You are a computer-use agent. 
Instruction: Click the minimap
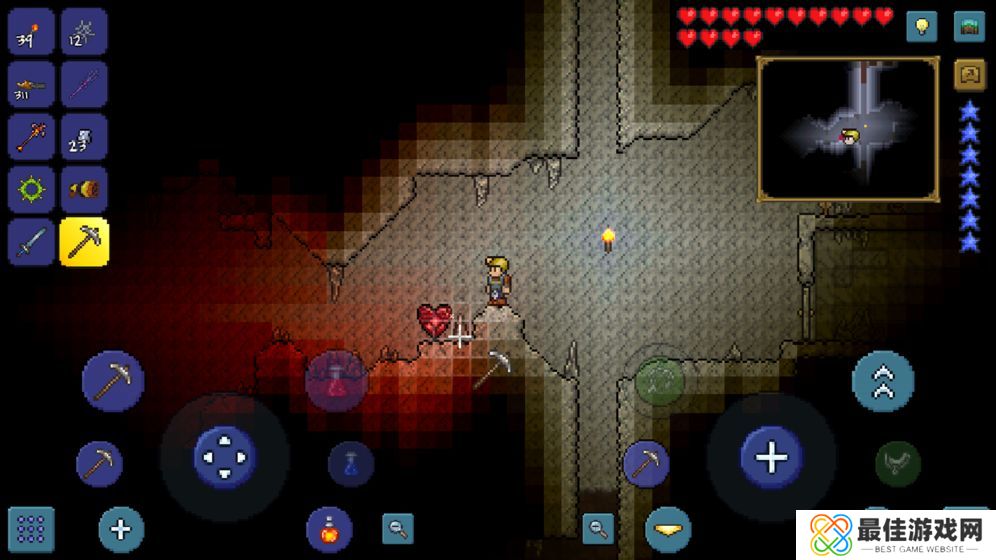pyautogui.click(x=848, y=128)
